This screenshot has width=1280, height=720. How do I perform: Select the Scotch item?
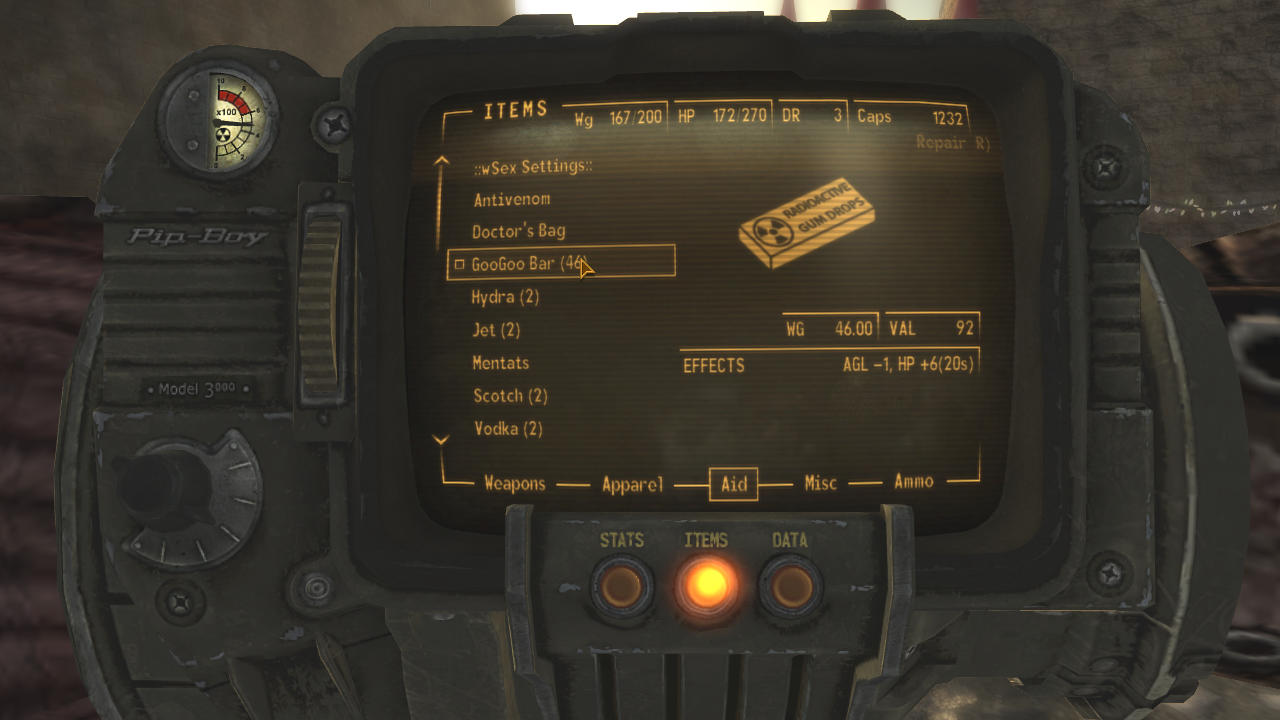point(510,396)
